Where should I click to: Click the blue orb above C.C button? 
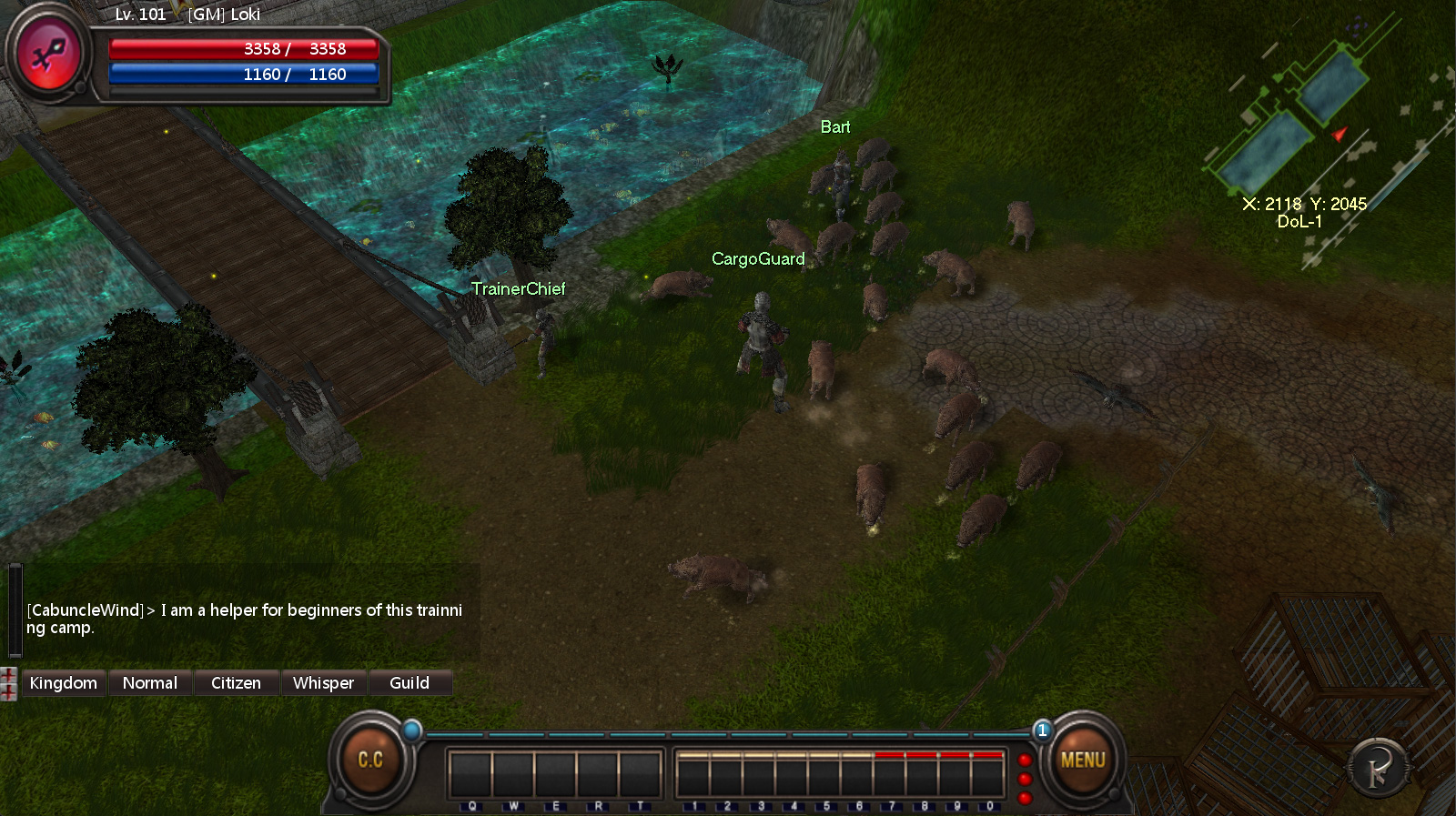click(x=412, y=730)
